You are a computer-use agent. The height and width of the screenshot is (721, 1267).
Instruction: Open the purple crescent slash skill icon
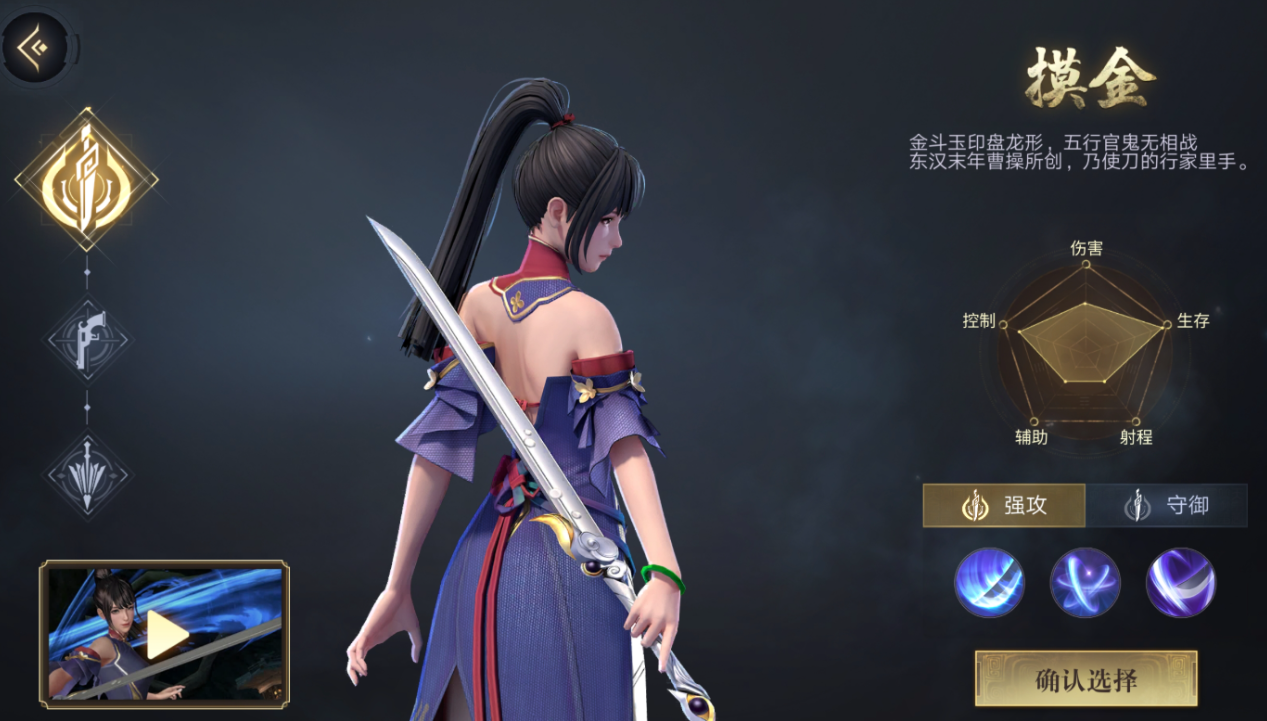click(x=1181, y=582)
